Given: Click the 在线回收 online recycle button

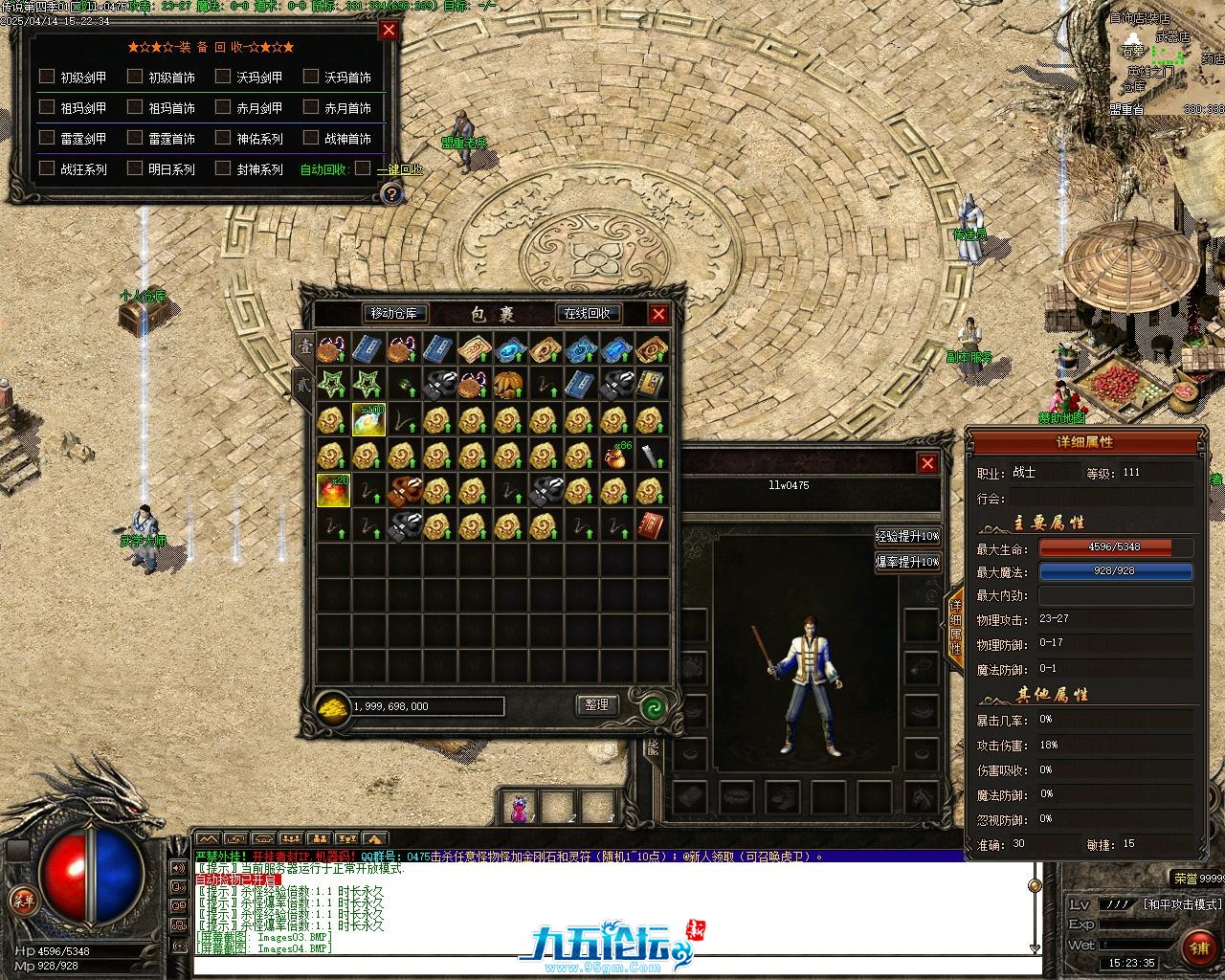Looking at the screenshot, I should [589, 313].
